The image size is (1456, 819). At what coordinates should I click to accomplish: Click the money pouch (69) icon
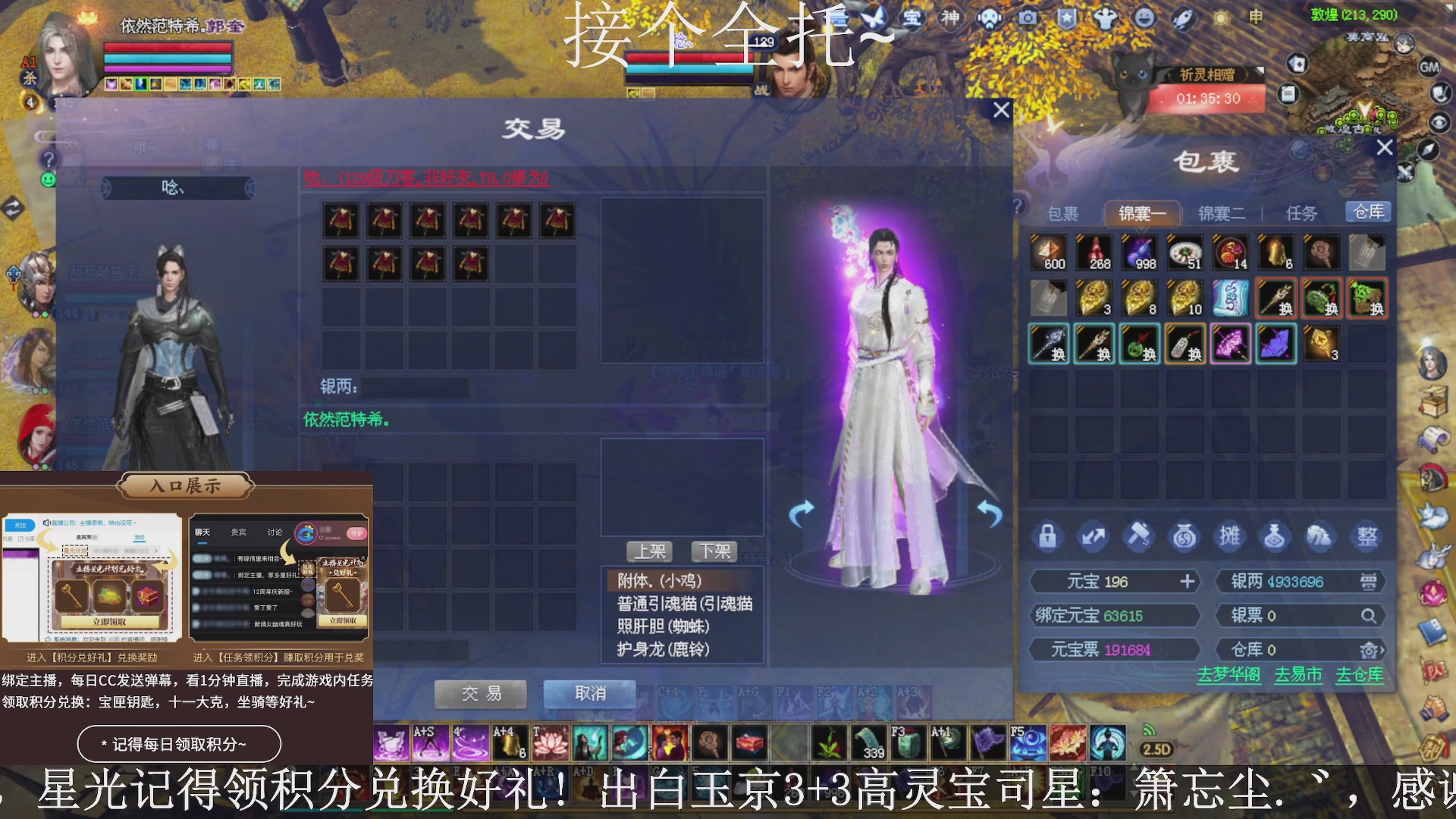point(1185,536)
